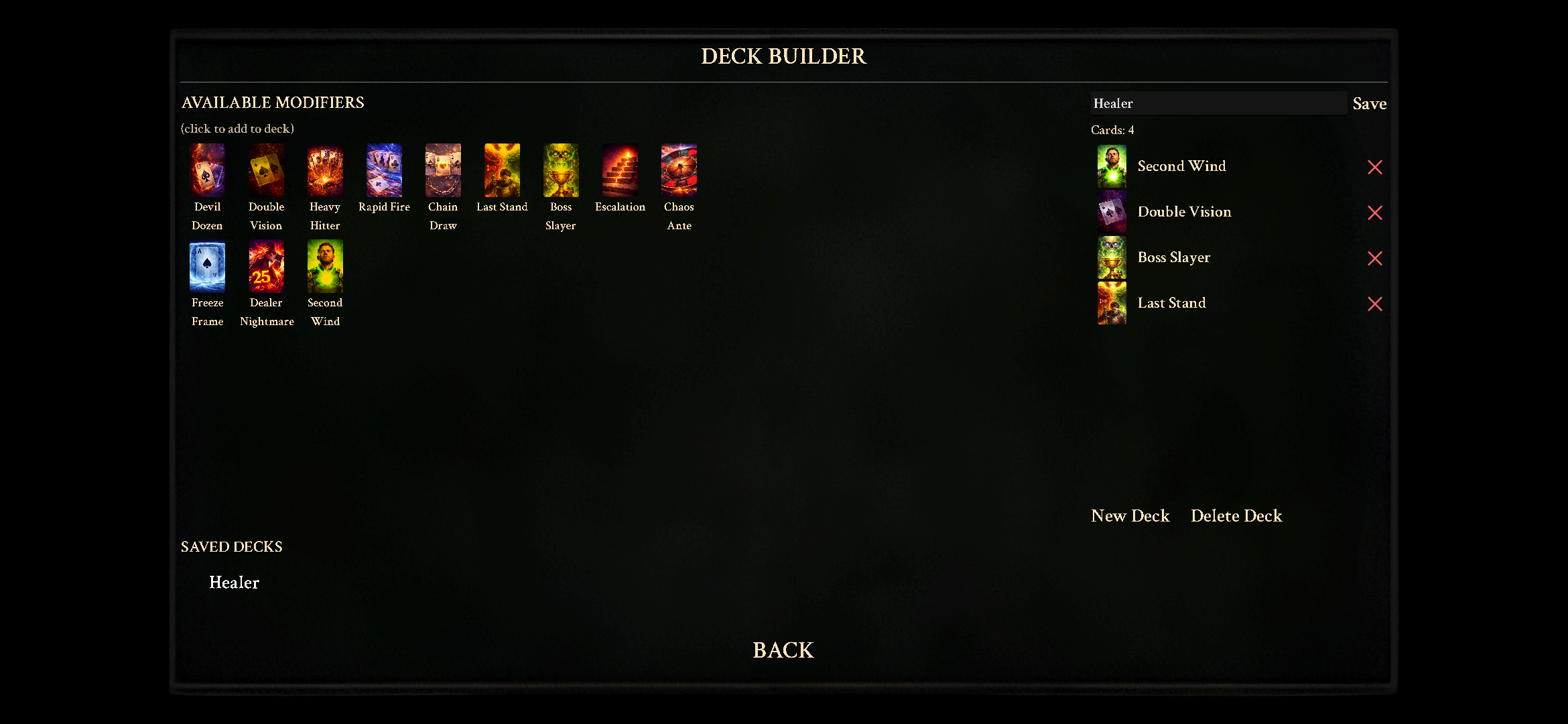Select the Chaos Ante modifier
This screenshot has height=724, width=1568.
[678, 170]
